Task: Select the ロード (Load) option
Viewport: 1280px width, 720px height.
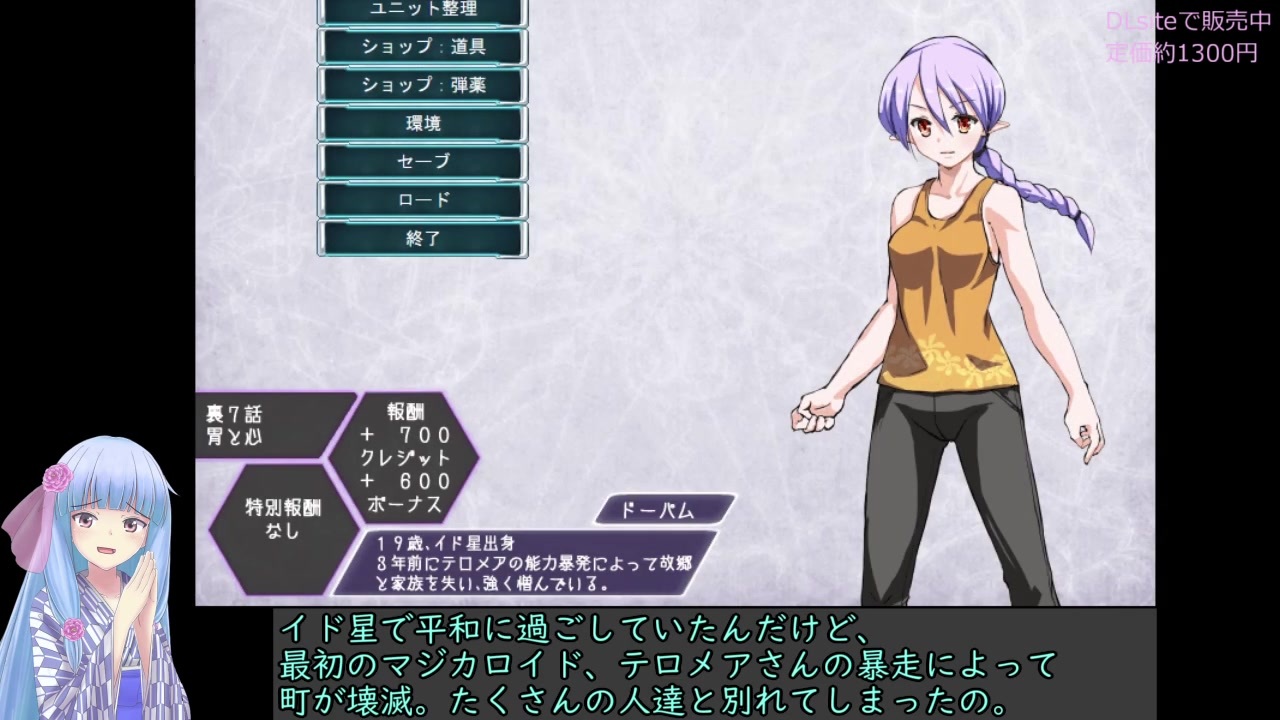Action: [421, 199]
